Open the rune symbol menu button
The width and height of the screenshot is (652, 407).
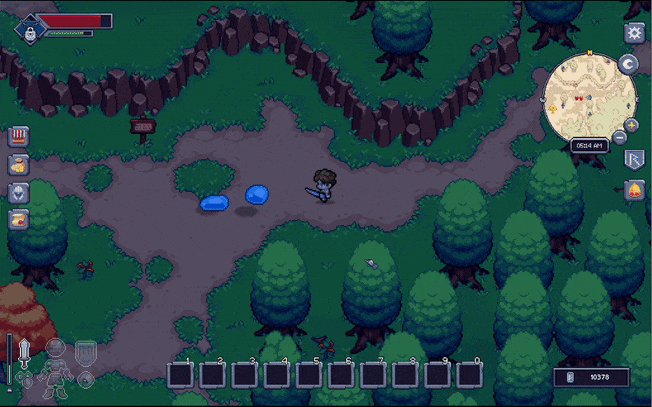(633, 159)
